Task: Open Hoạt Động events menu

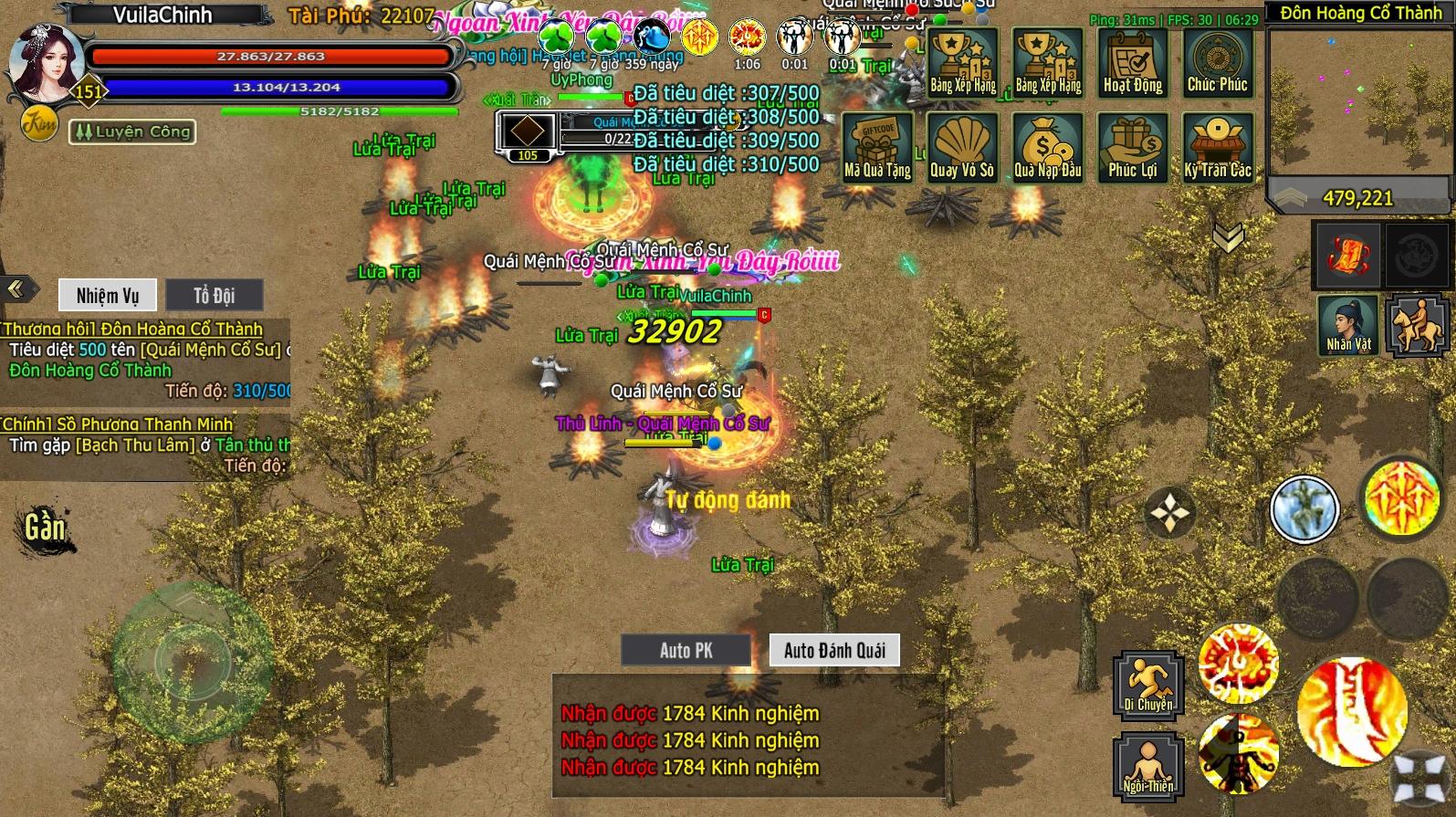Action: pos(1133,62)
